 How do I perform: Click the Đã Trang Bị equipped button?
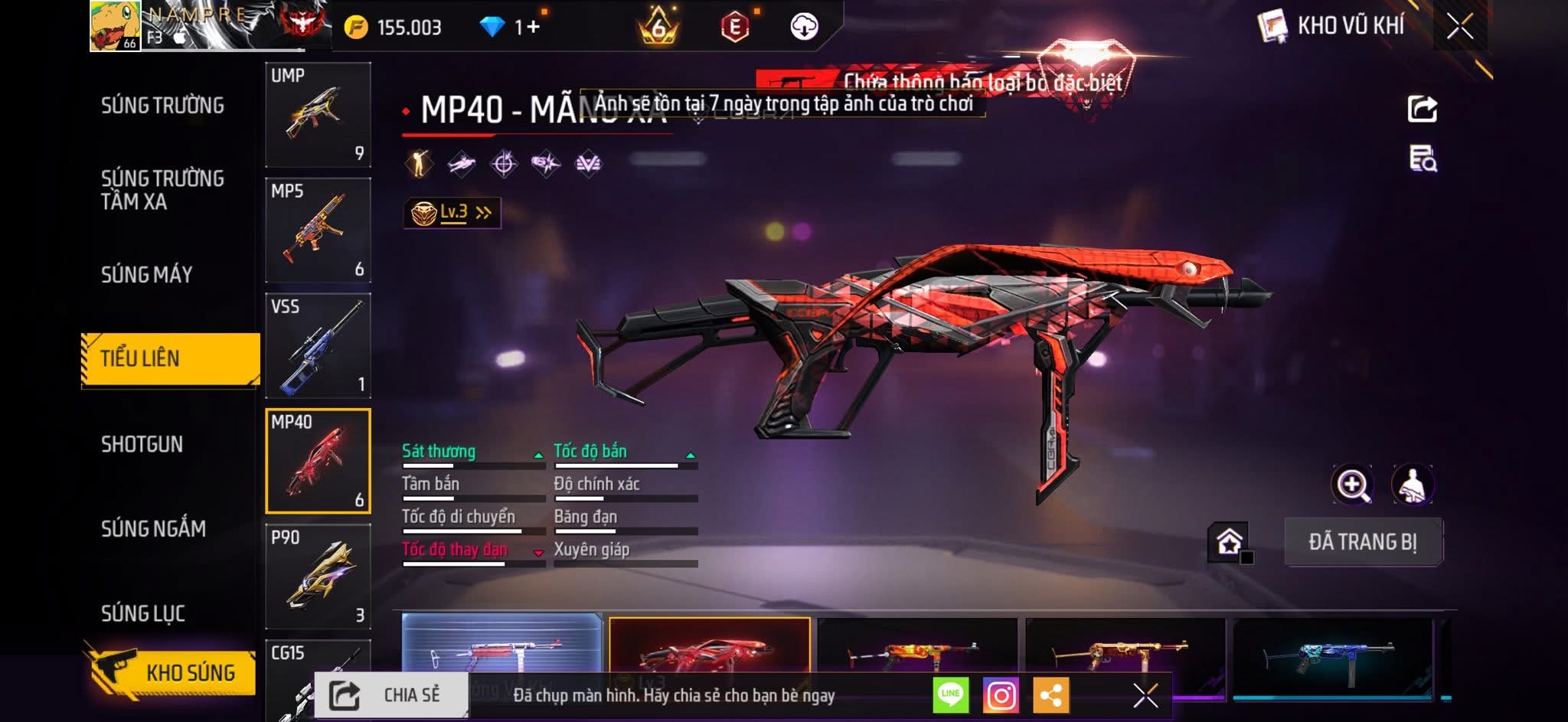click(x=1363, y=542)
